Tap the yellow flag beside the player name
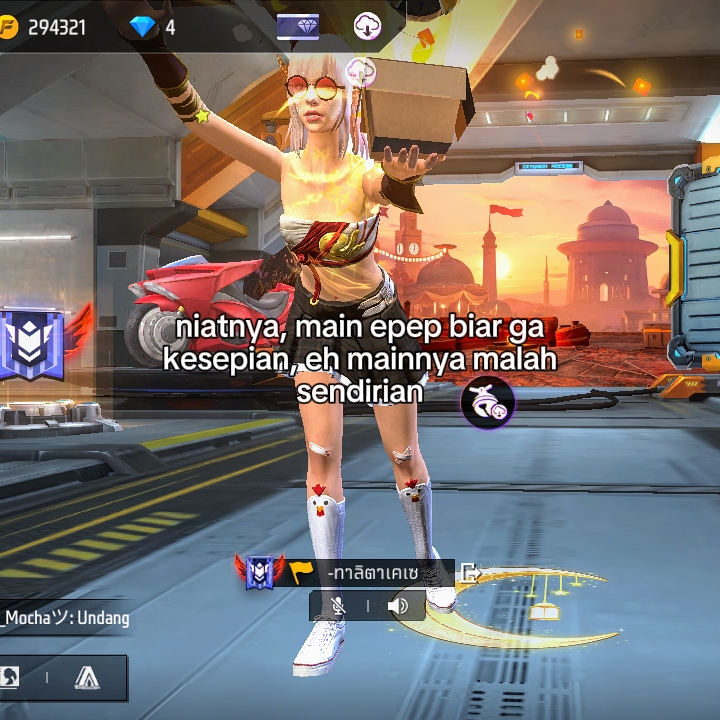Image resolution: width=720 pixels, height=720 pixels. [x=301, y=572]
